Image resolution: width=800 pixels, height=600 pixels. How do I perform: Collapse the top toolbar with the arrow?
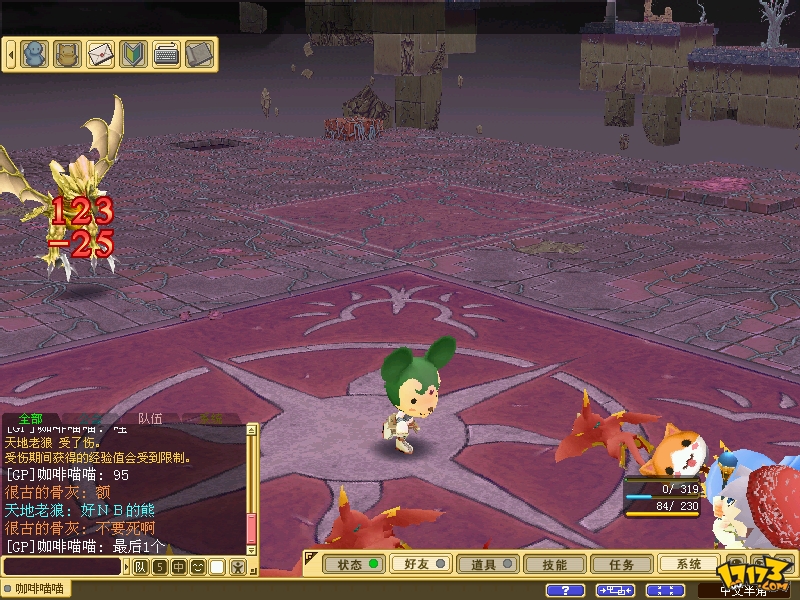click(11, 53)
